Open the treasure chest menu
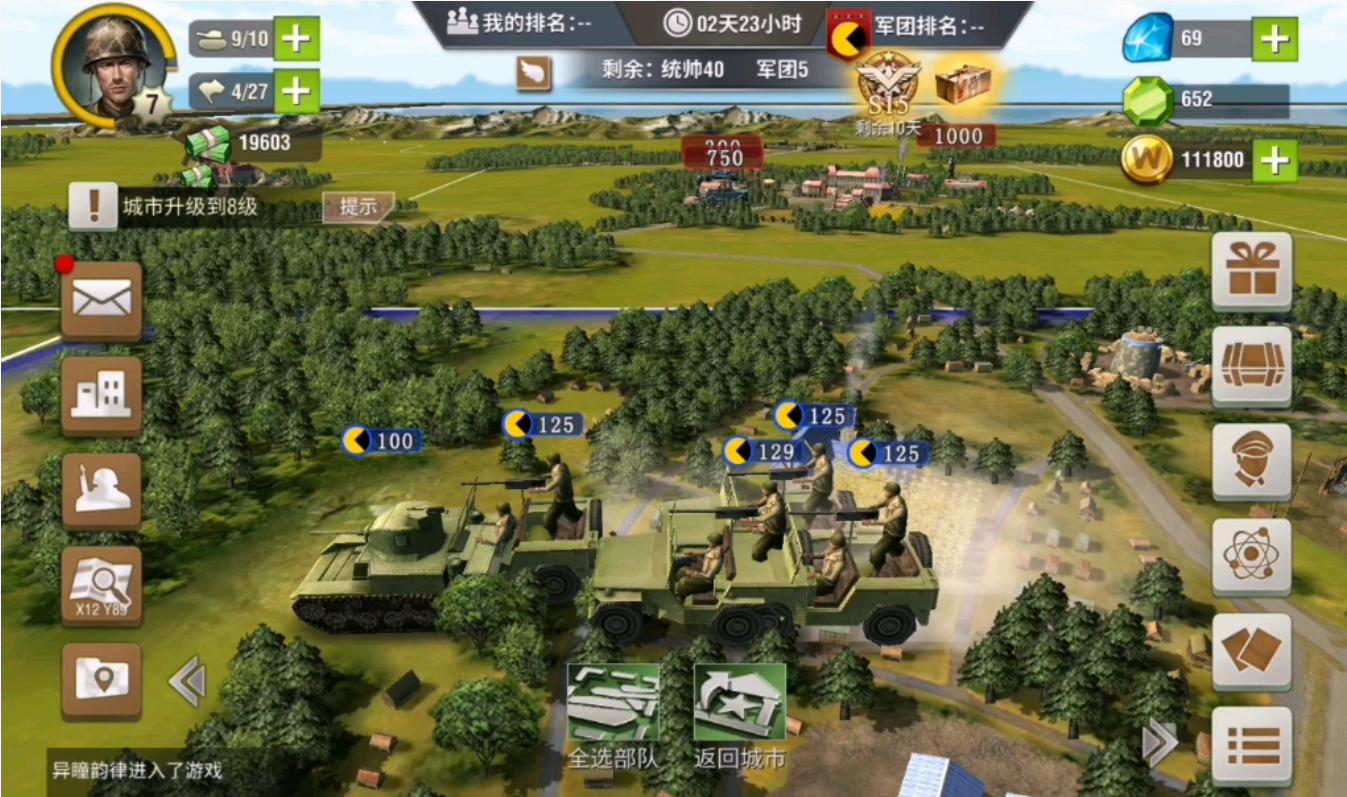 pos(1251,366)
